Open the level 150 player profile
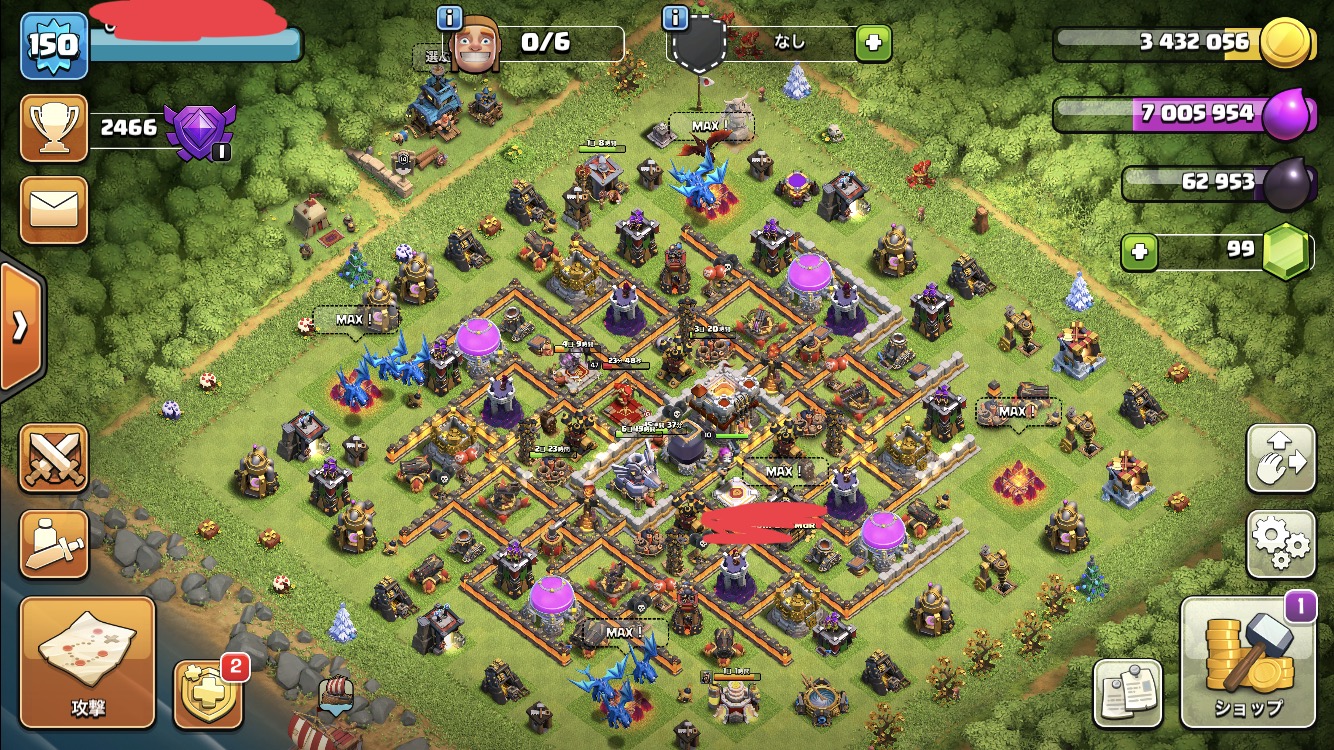The width and height of the screenshot is (1334, 750). 54,45
